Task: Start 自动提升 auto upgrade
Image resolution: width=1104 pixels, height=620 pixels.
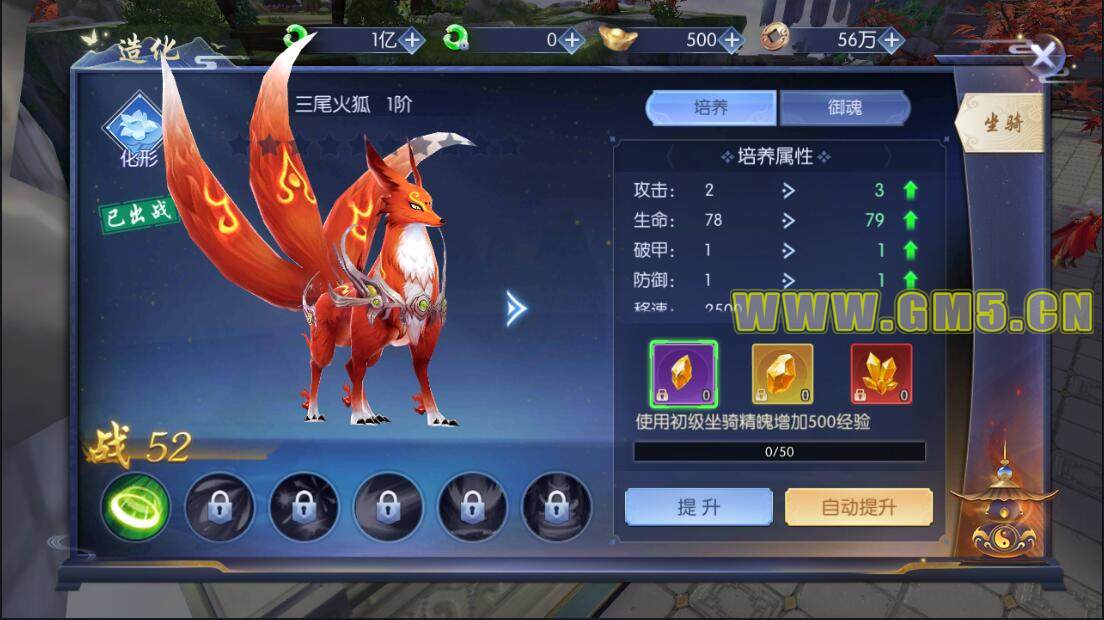Action: point(858,507)
